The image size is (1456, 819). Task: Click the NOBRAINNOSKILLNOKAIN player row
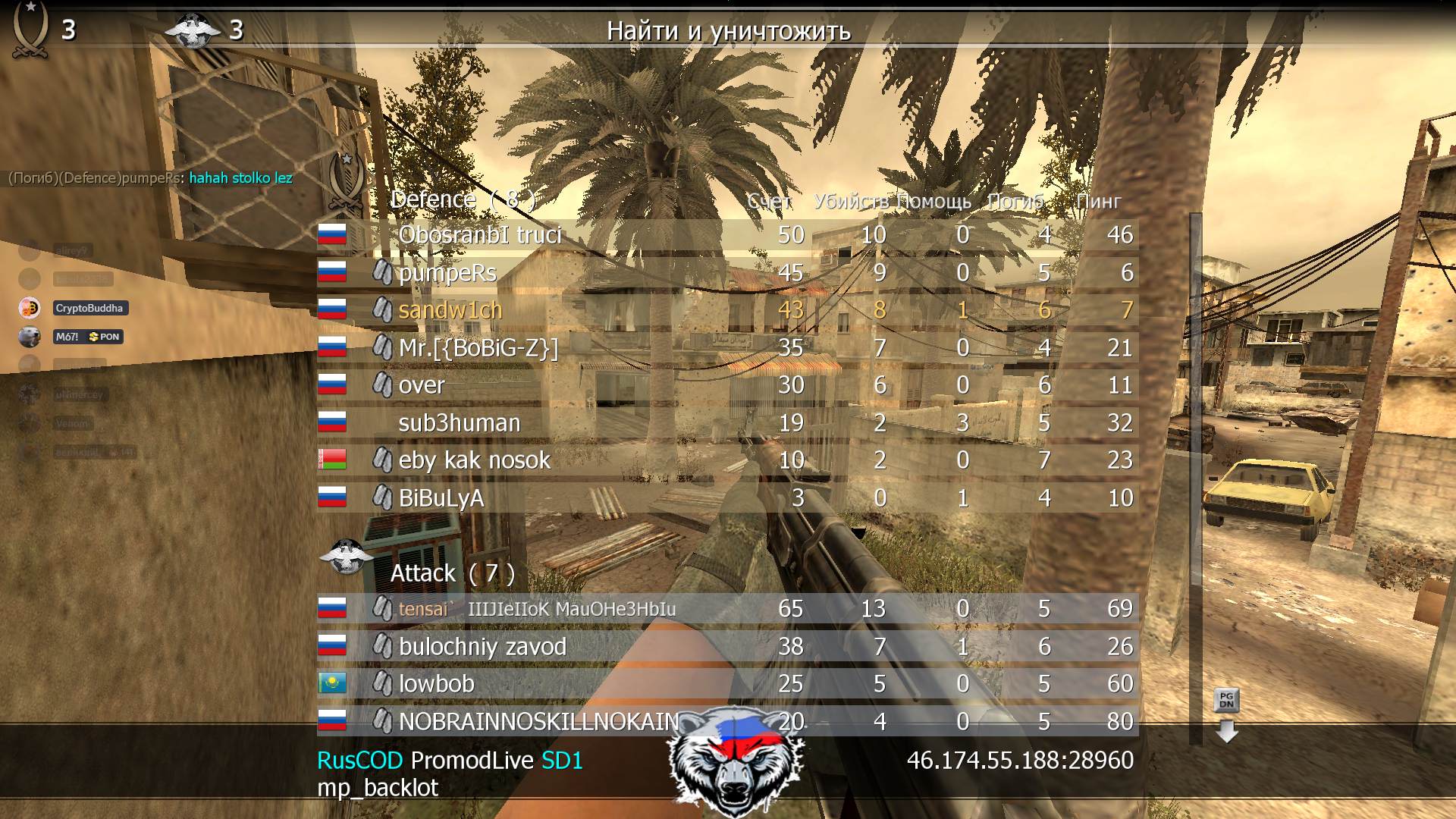(x=538, y=721)
